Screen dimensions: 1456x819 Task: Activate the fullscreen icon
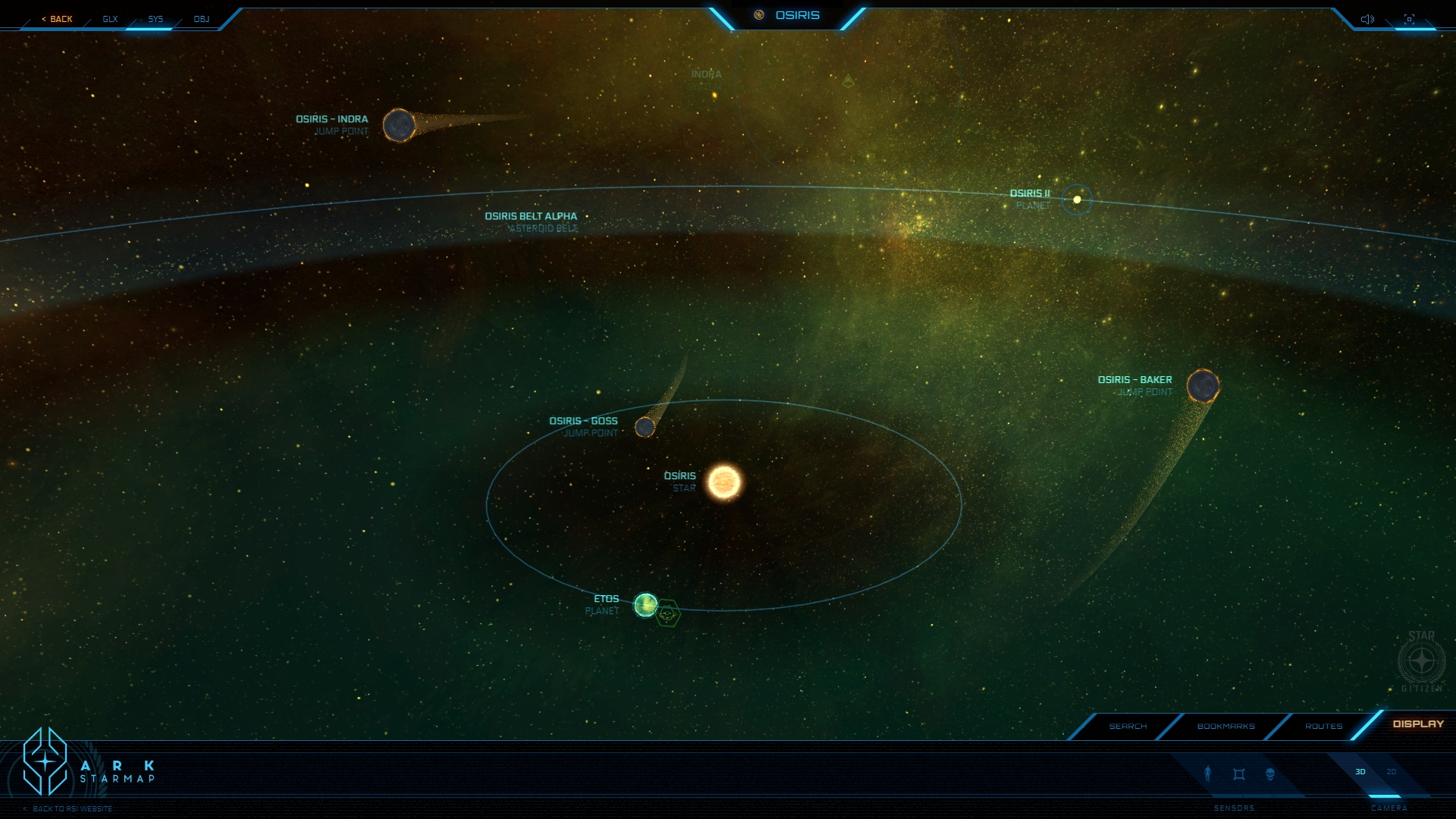[x=1409, y=19]
